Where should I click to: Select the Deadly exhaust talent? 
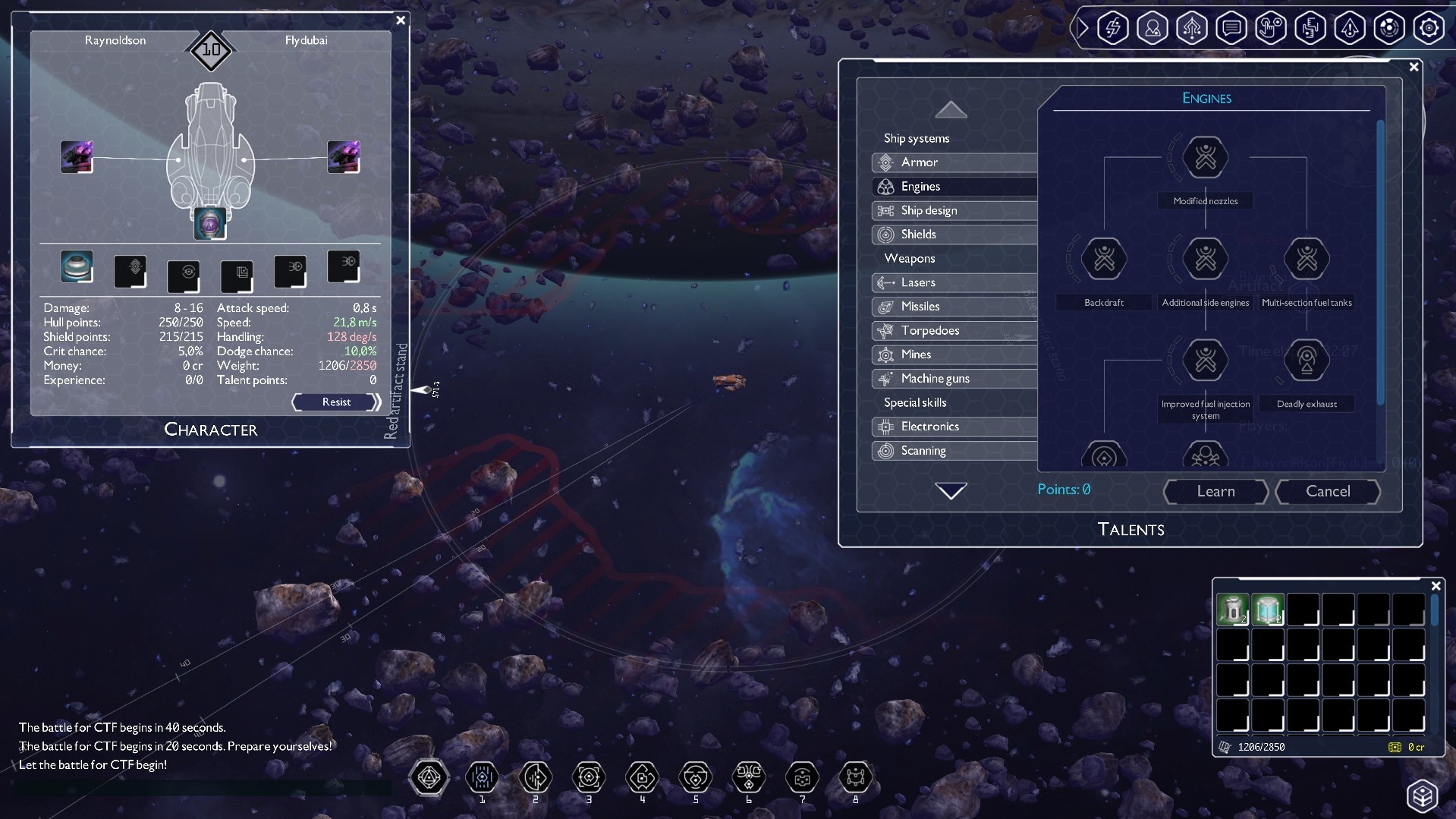(1307, 360)
